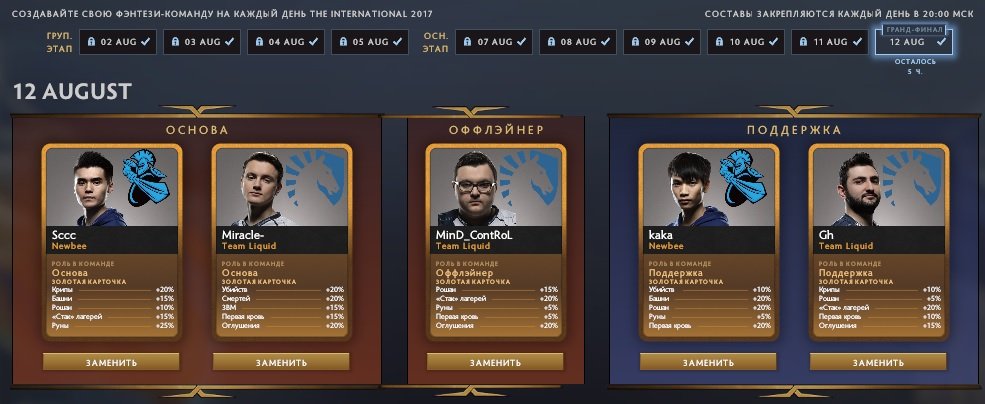
Task: Choose the 05 AUG day tab
Action: click(x=370, y=42)
